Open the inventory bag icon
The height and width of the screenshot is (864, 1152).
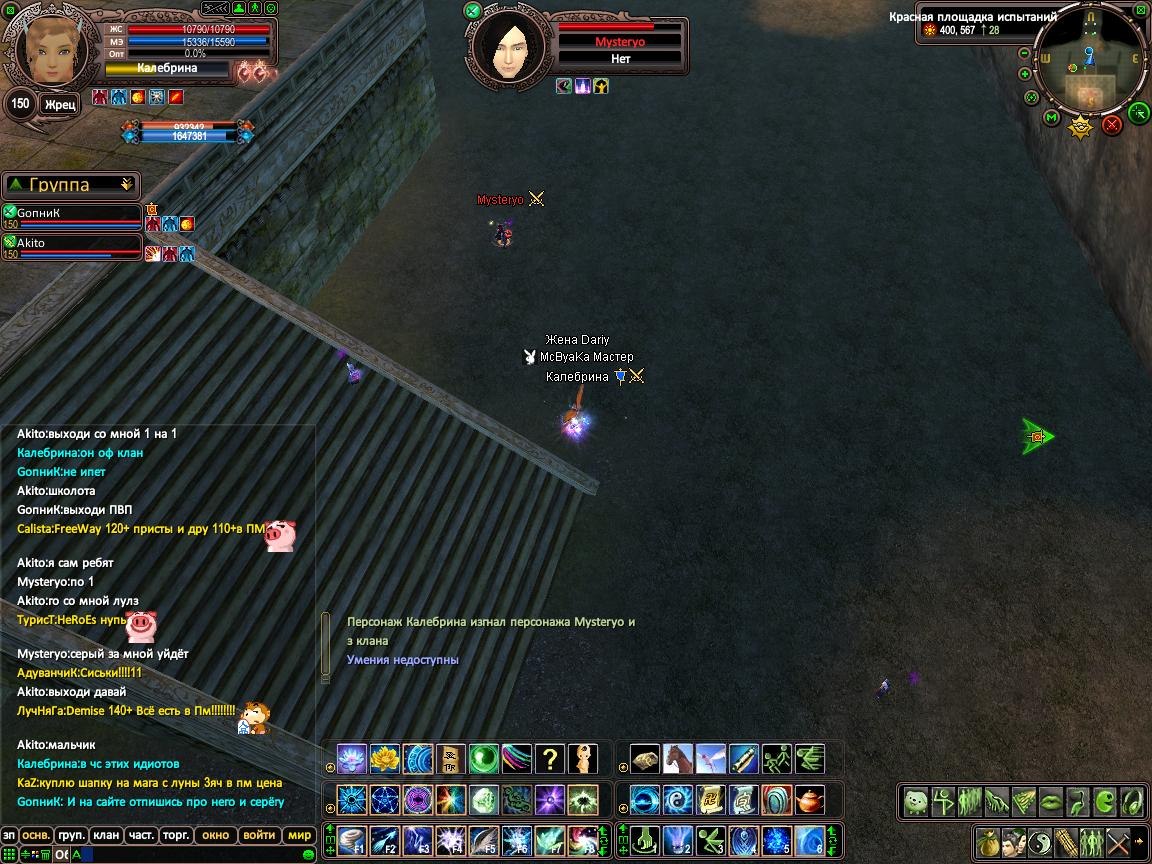[988, 841]
